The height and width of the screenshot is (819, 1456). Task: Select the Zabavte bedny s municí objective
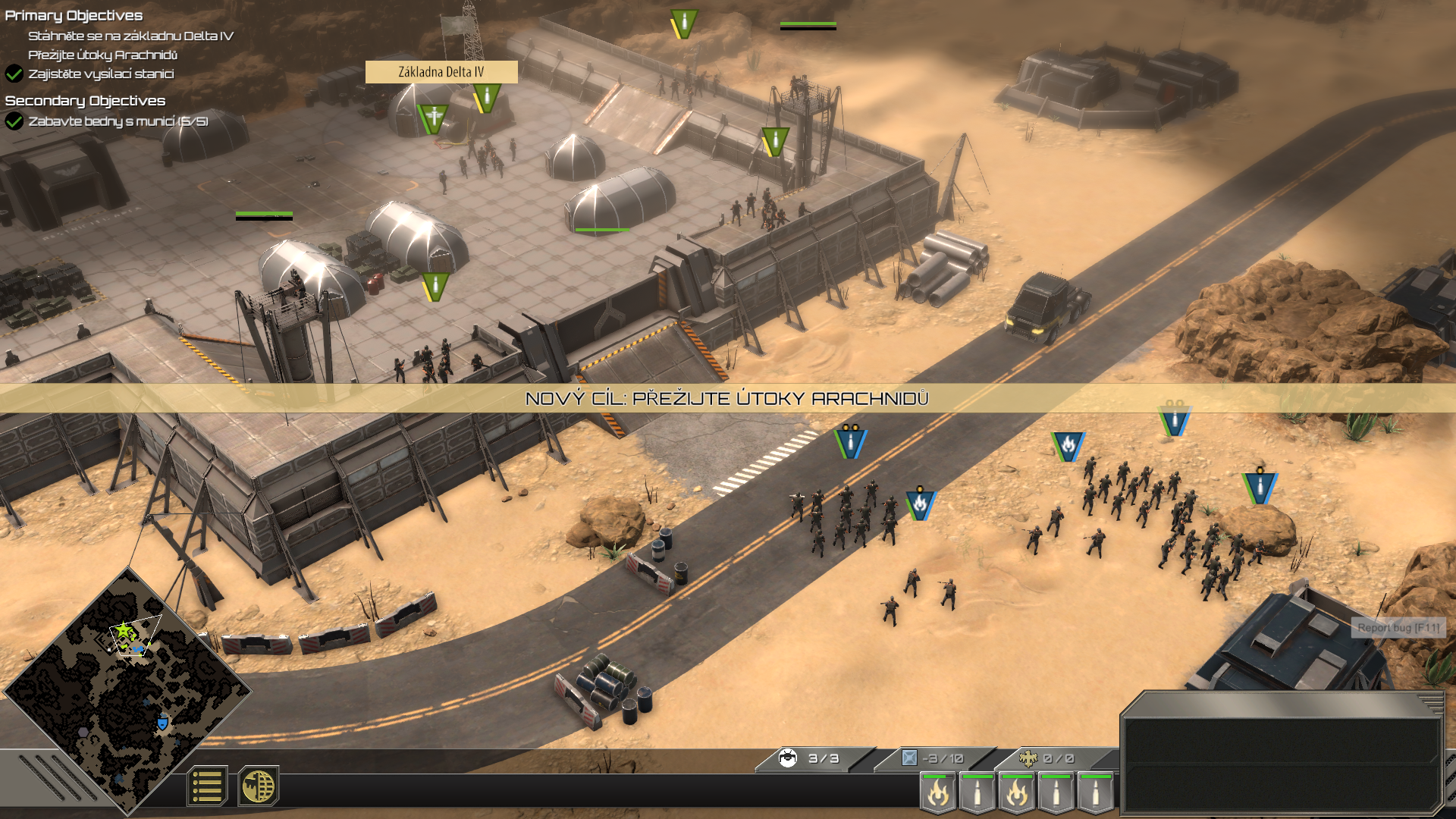pos(118,121)
